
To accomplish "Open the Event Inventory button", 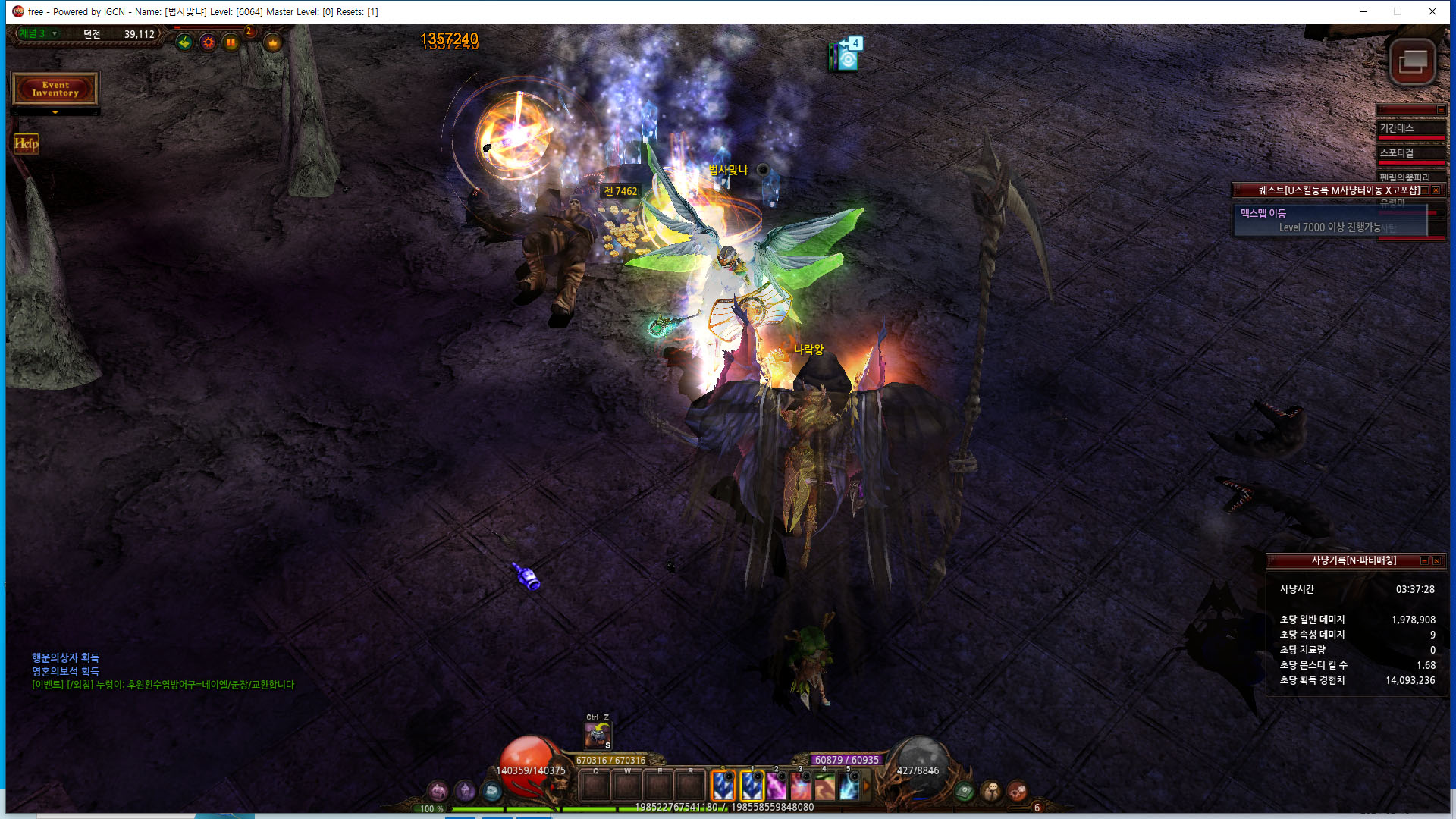I will point(55,89).
